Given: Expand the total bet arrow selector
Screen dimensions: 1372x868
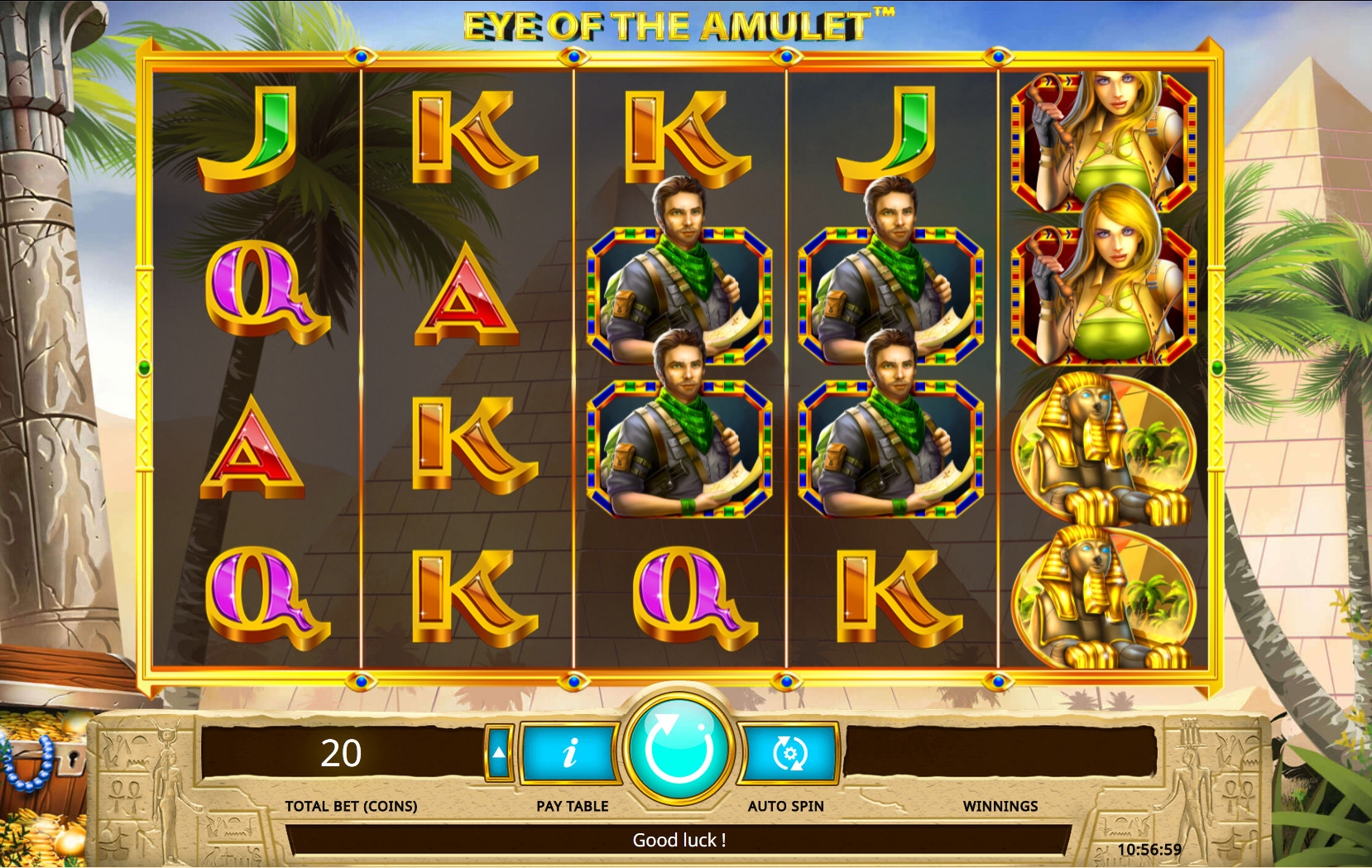Looking at the screenshot, I should point(498,752).
